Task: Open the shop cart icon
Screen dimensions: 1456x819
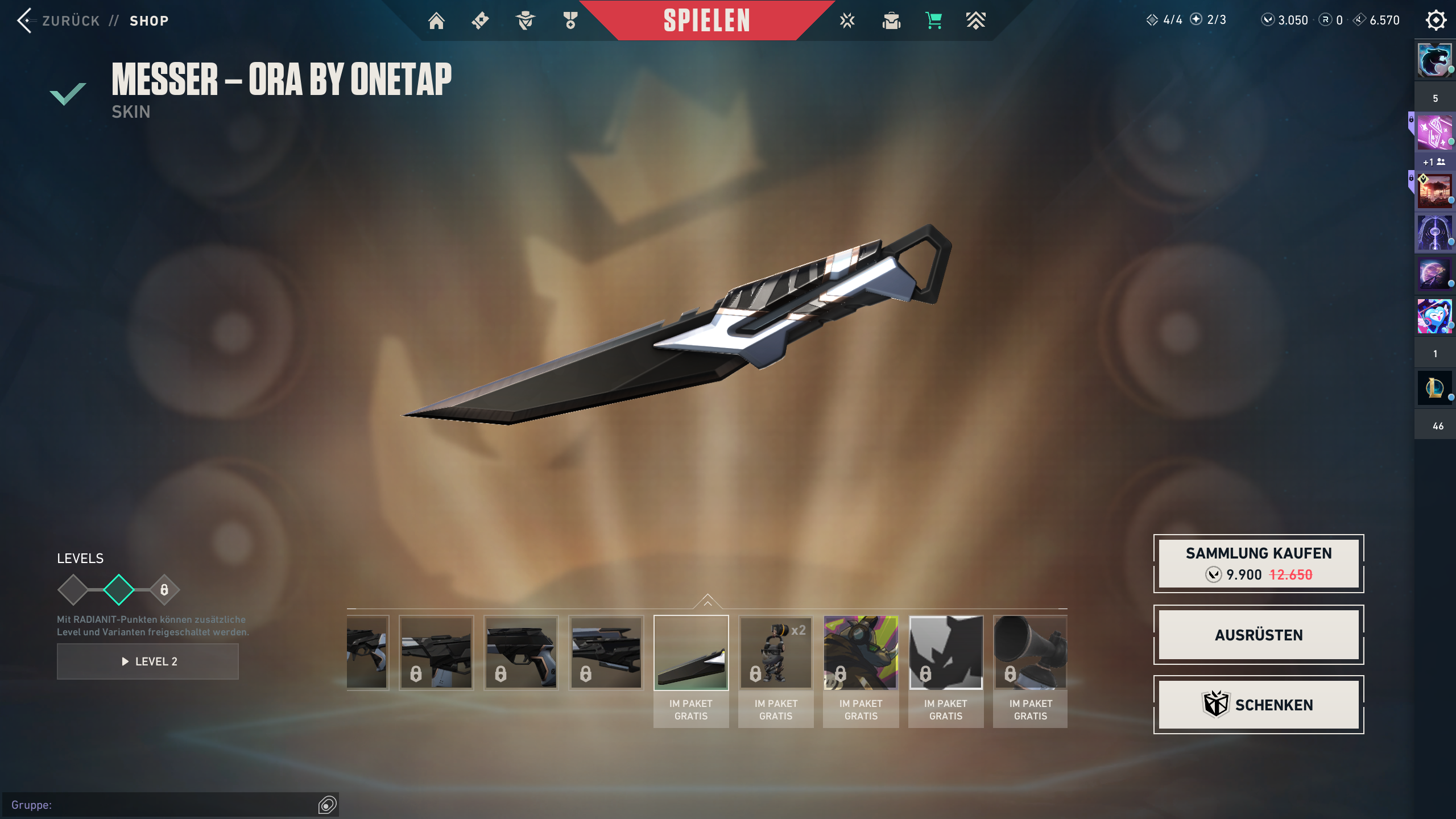Action: [933, 21]
